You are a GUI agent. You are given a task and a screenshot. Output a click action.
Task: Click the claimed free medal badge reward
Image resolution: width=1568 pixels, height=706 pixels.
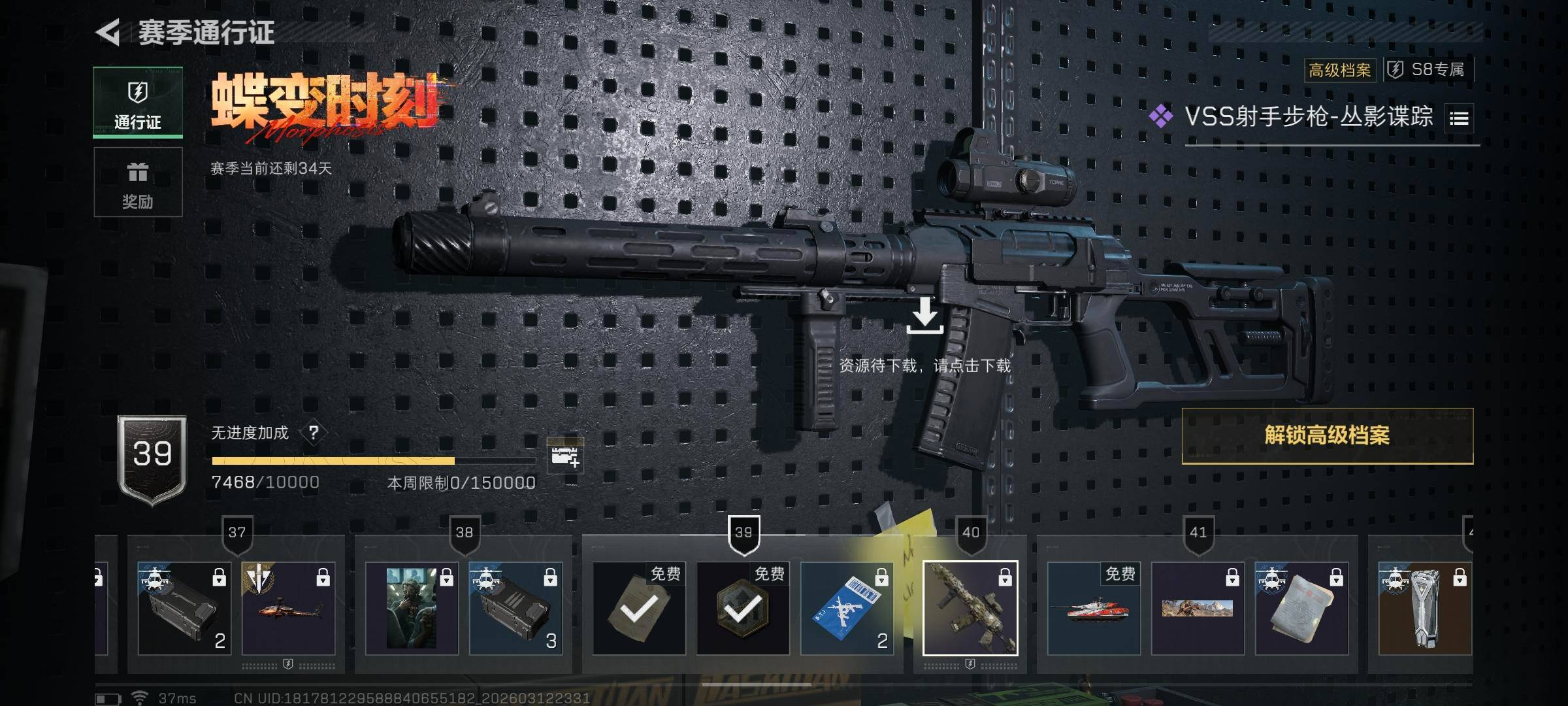[x=743, y=609]
